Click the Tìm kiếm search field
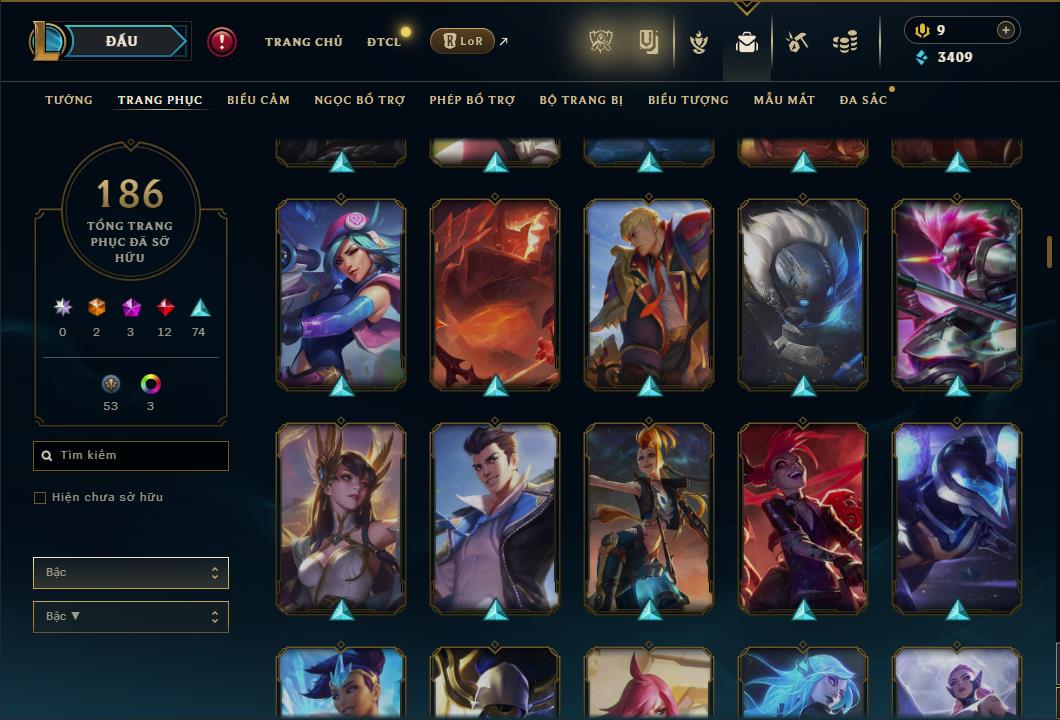This screenshot has width=1060, height=720. pos(131,456)
